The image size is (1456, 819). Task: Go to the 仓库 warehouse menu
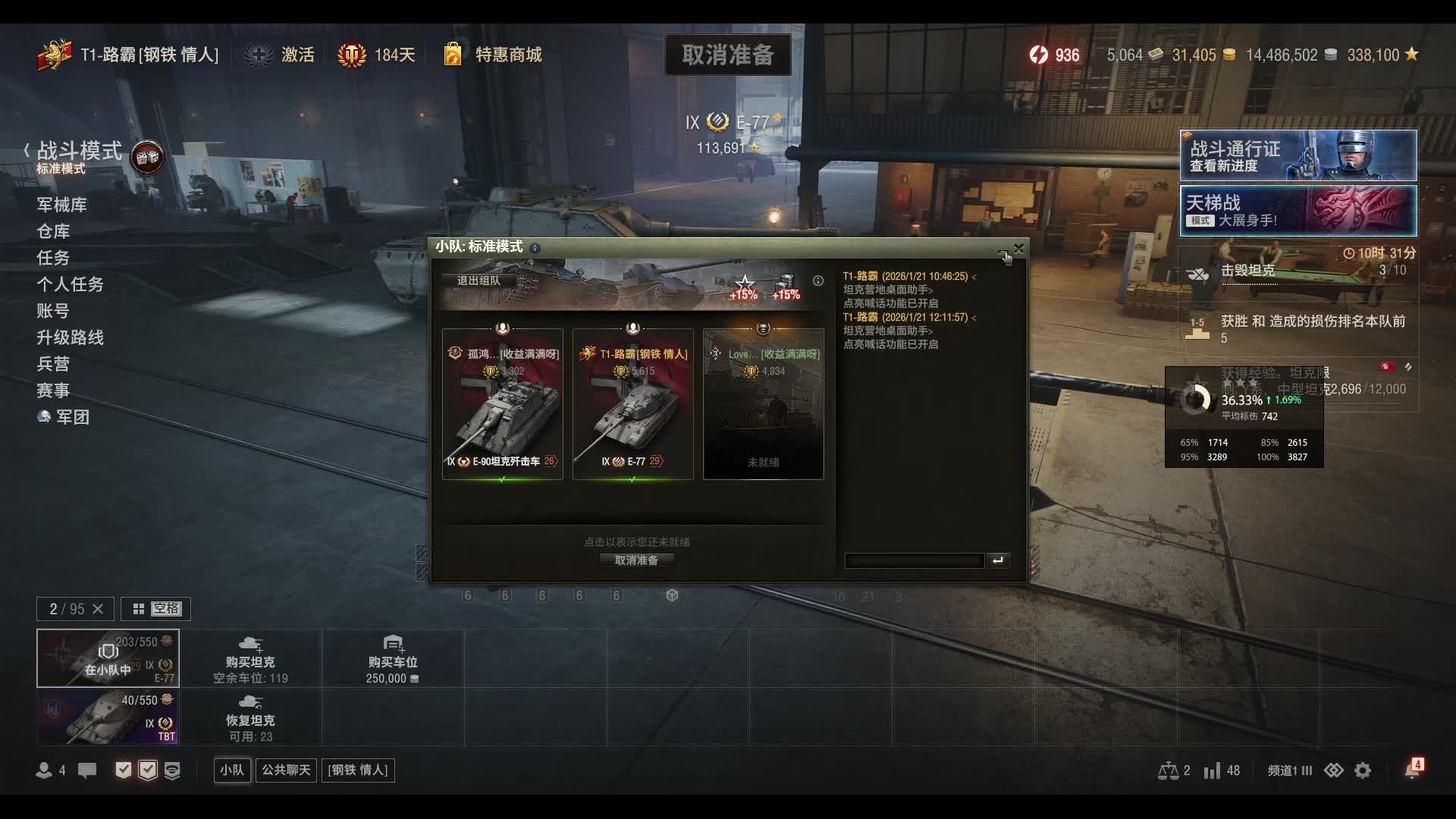53,231
